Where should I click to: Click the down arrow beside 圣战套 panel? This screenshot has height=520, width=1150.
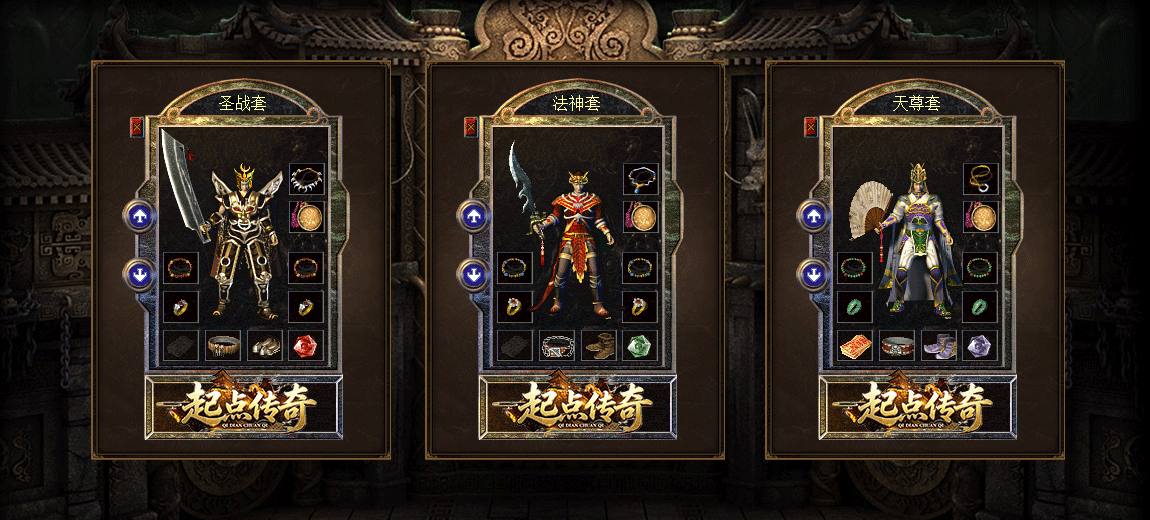[139, 273]
